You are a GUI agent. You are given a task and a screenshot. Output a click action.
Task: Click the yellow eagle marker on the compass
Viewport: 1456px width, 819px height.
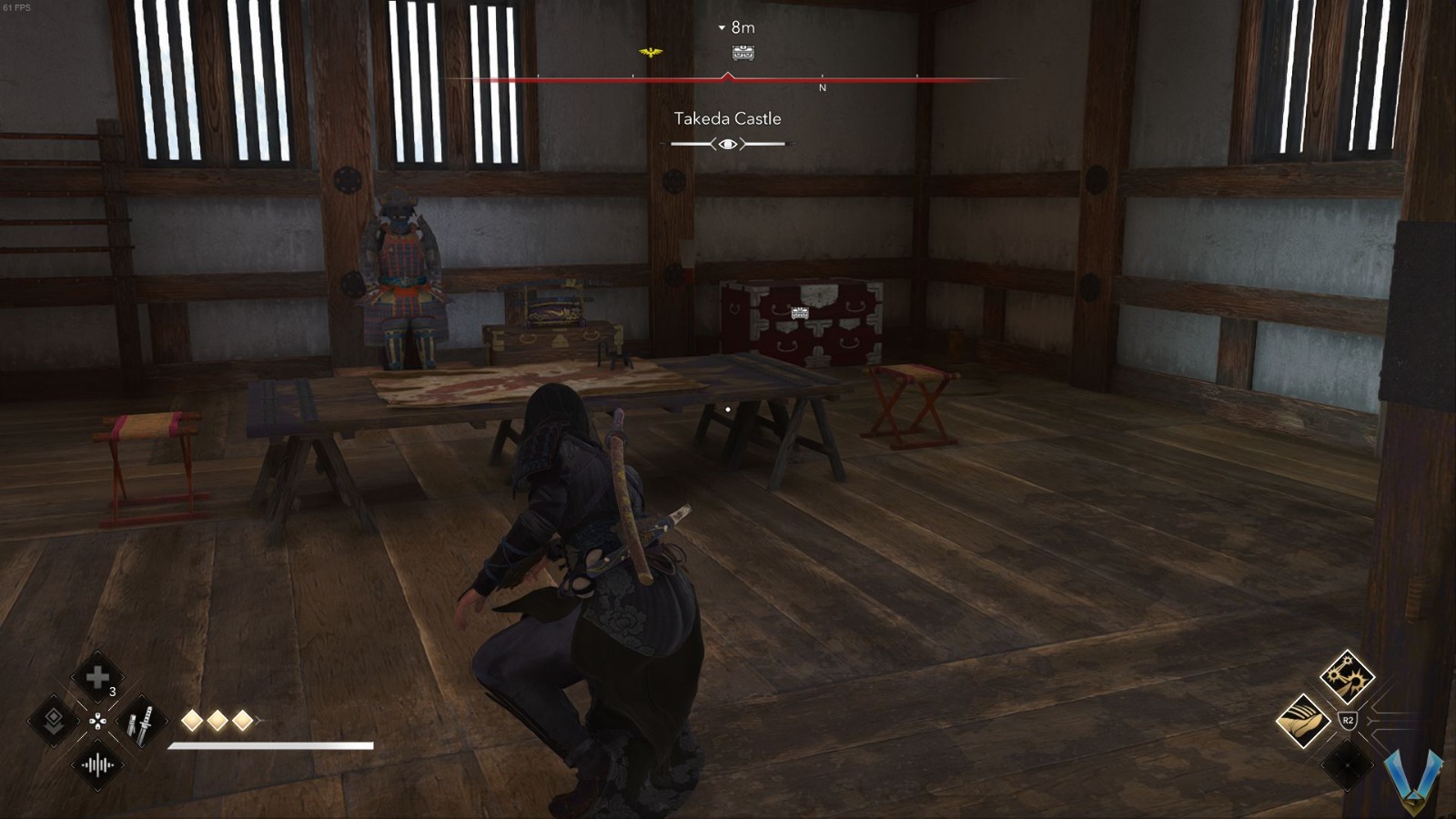tap(651, 53)
